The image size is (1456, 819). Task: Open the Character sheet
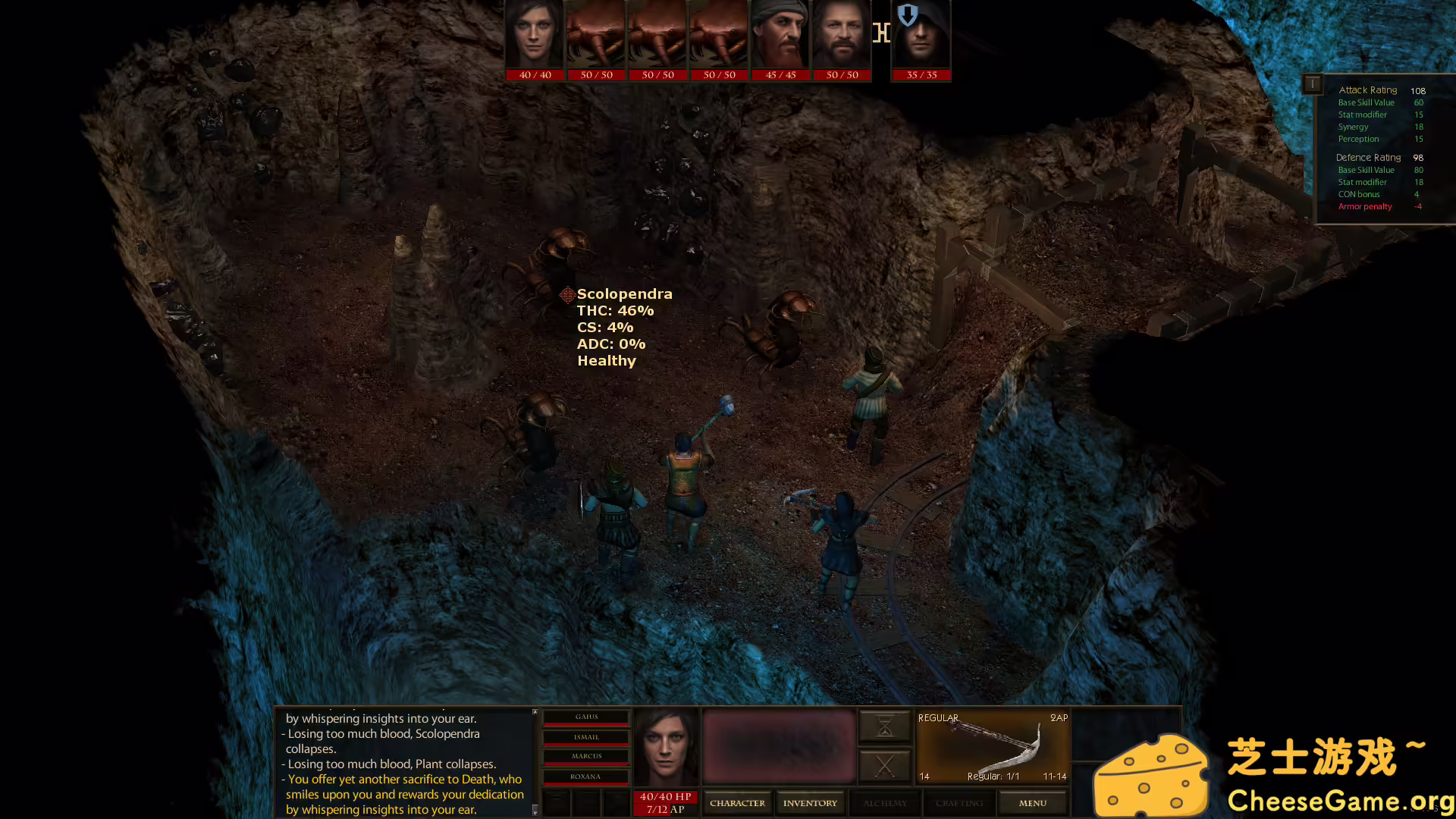coord(737,803)
